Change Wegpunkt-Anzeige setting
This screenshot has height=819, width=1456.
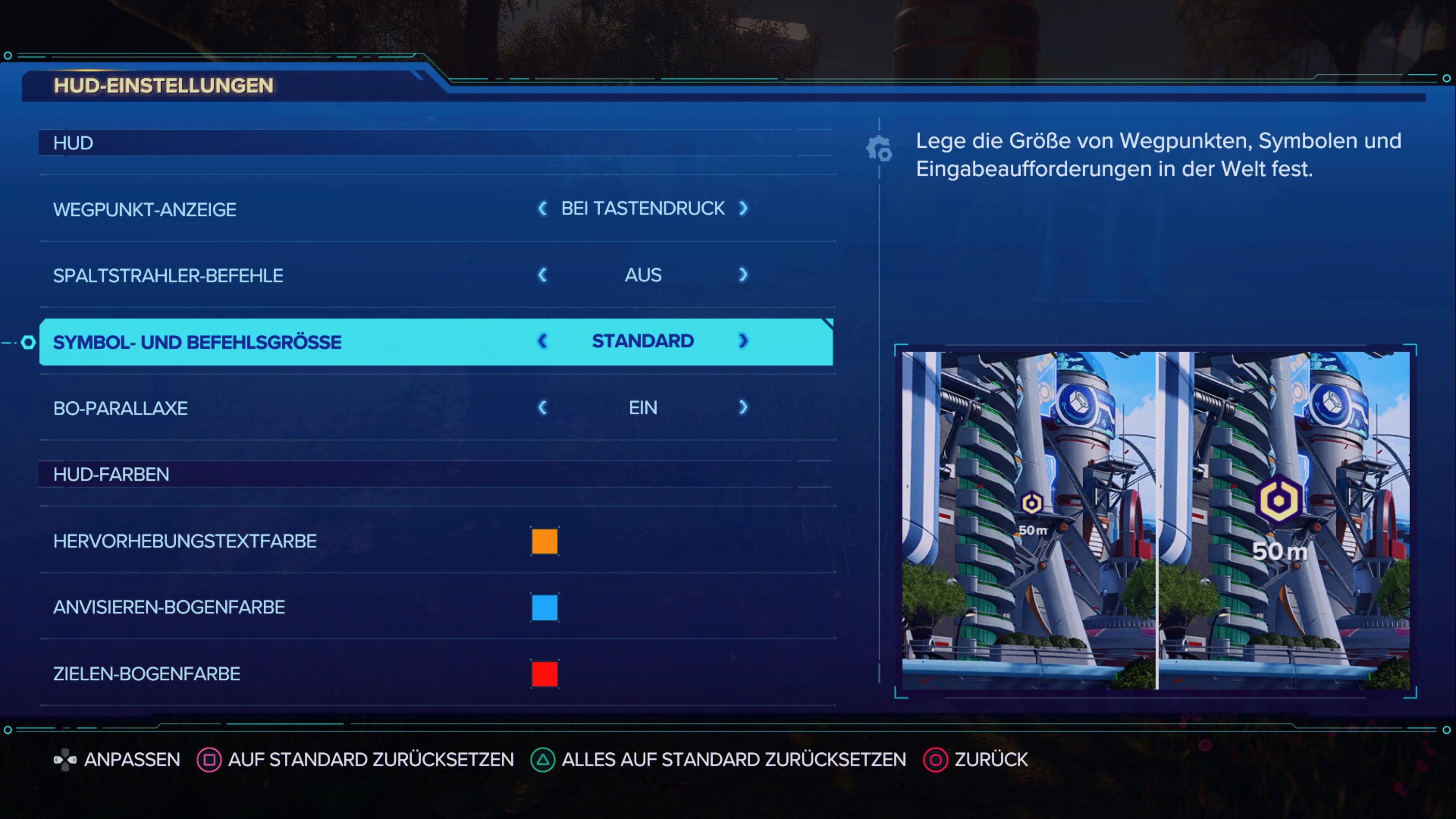[743, 209]
